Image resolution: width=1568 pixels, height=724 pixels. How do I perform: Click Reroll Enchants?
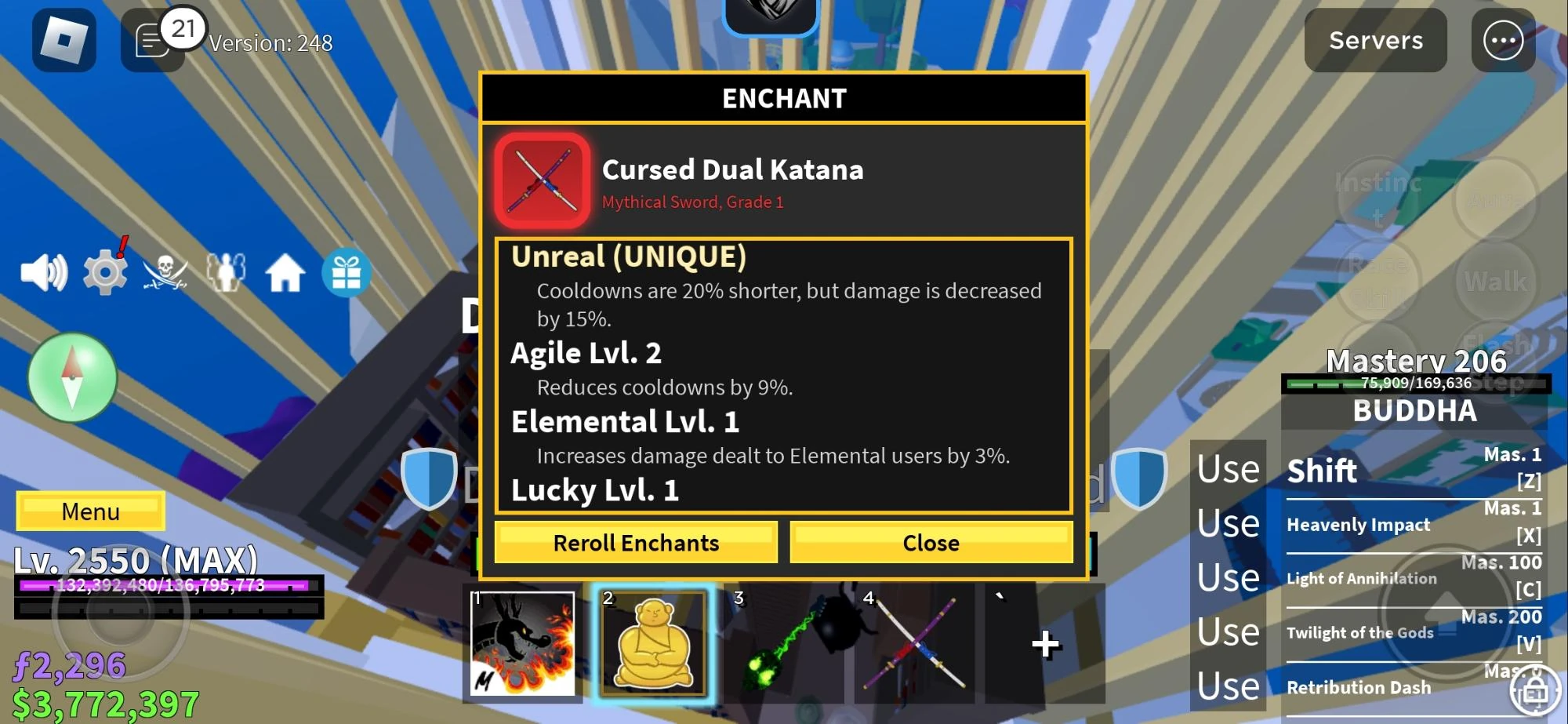point(636,542)
